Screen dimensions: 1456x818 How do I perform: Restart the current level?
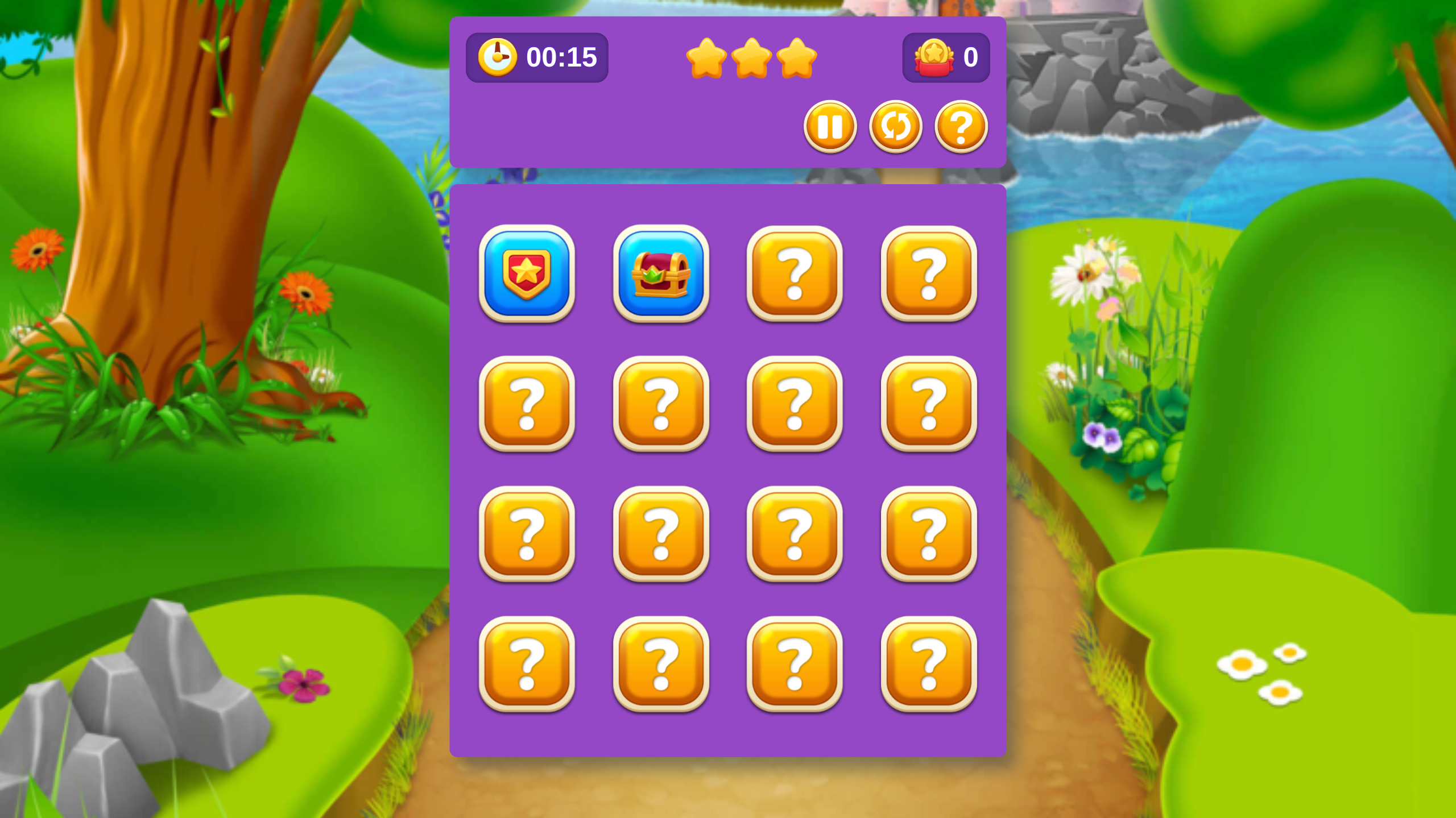point(895,127)
